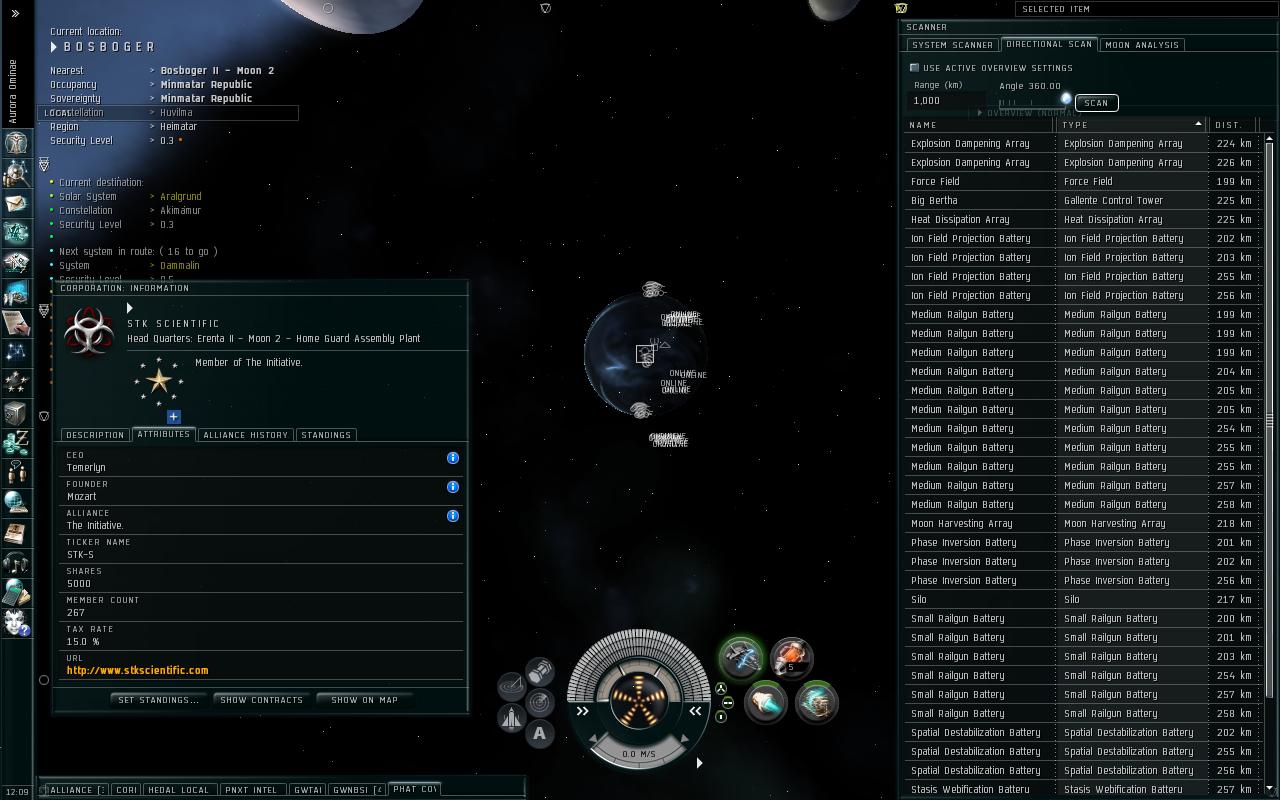Activate the autopilot A button
The width and height of the screenshot is (1280, 800).
click(540, 733)
